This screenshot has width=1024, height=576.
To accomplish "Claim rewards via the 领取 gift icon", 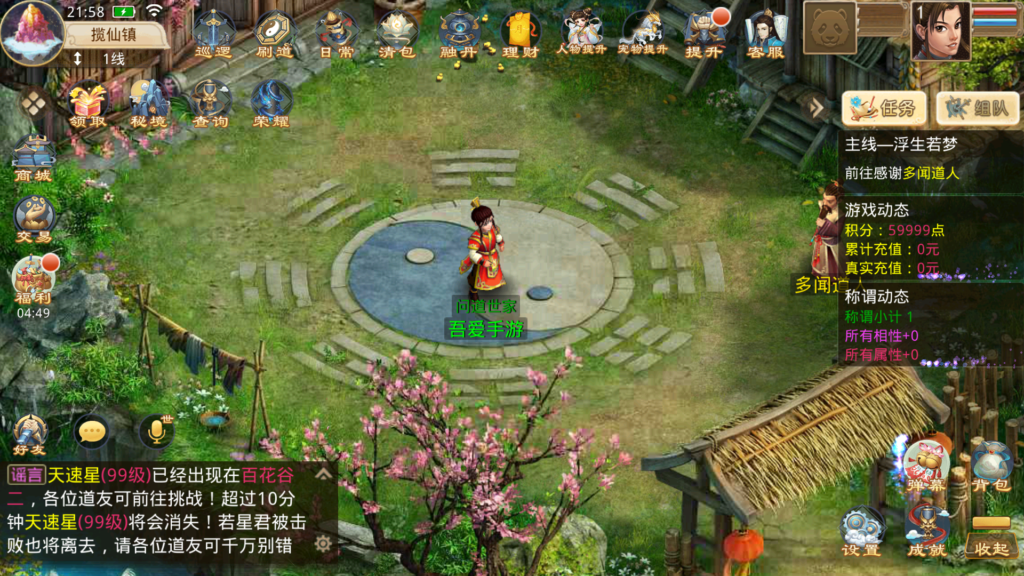I will coord(87,104).
